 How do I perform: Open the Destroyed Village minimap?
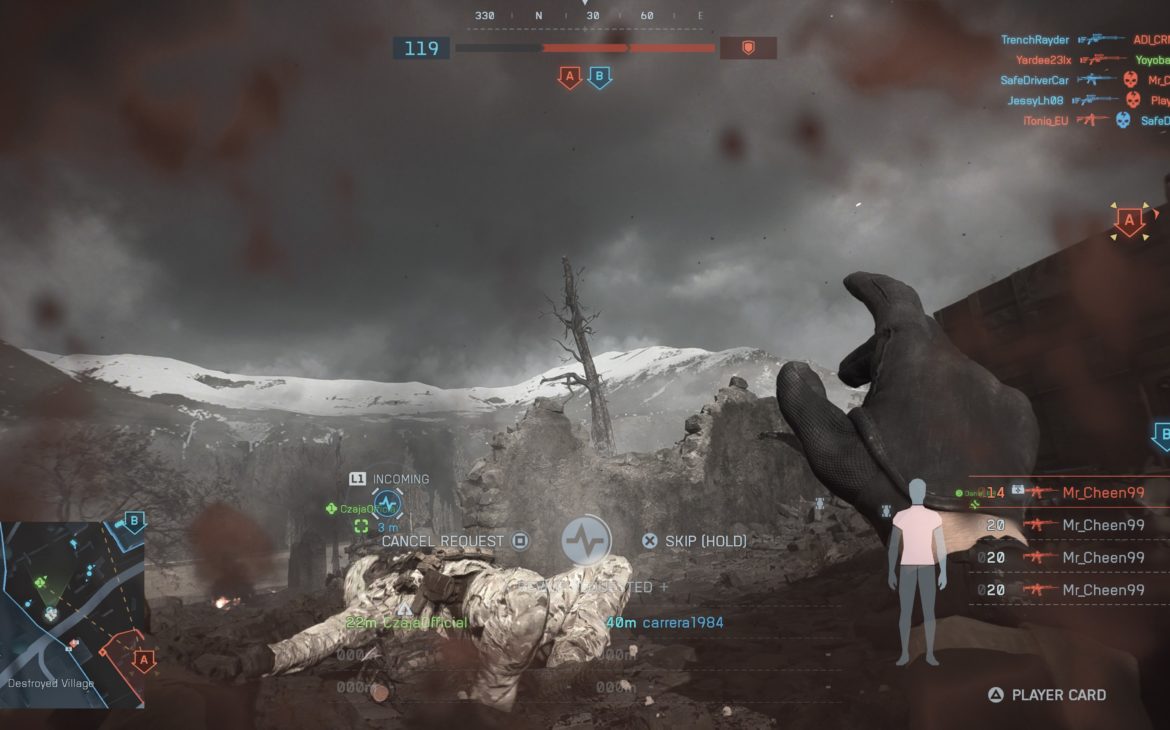[72, 614]
